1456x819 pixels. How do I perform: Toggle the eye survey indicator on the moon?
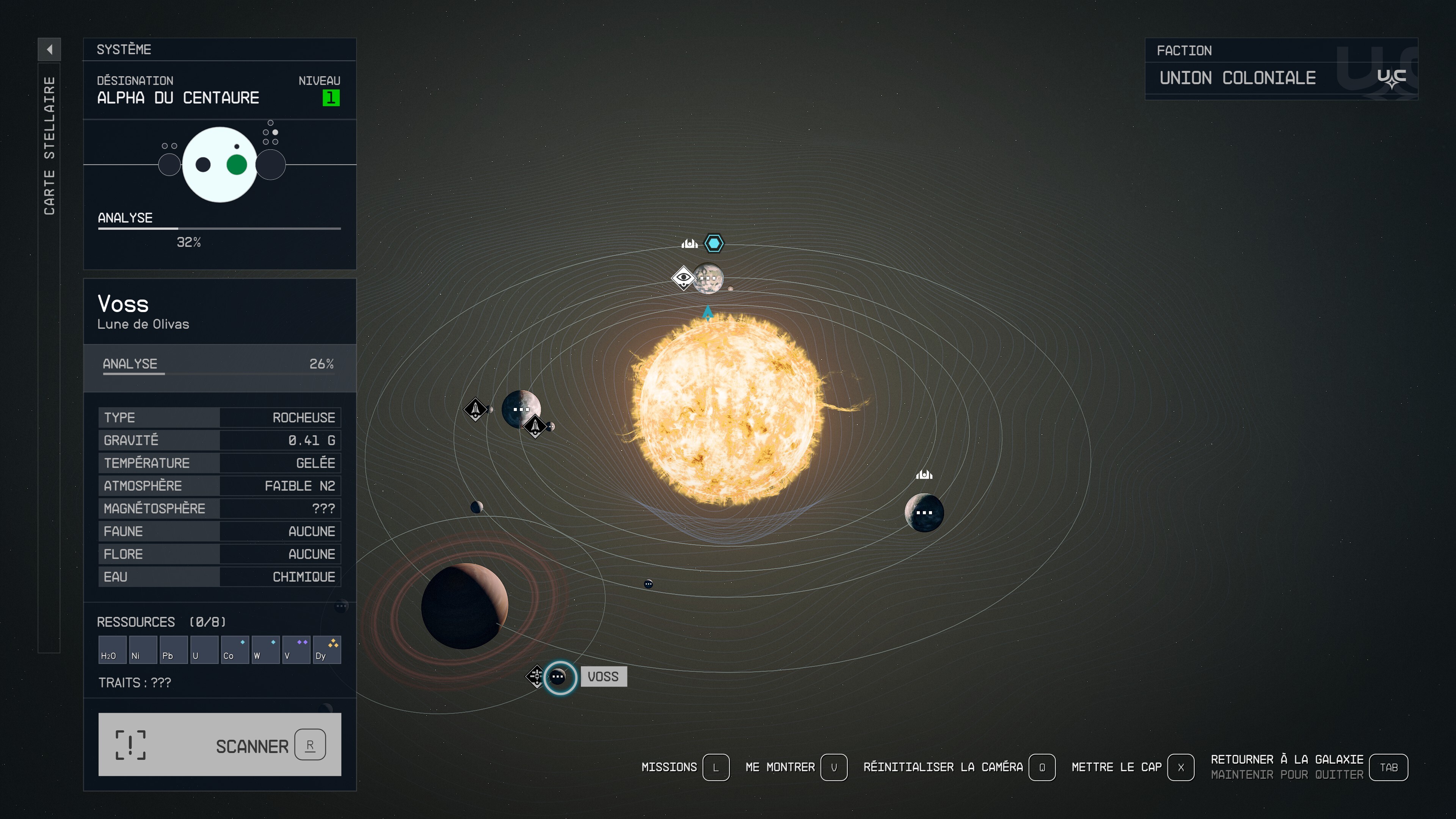pyautogui.click(x=684, y=278)
